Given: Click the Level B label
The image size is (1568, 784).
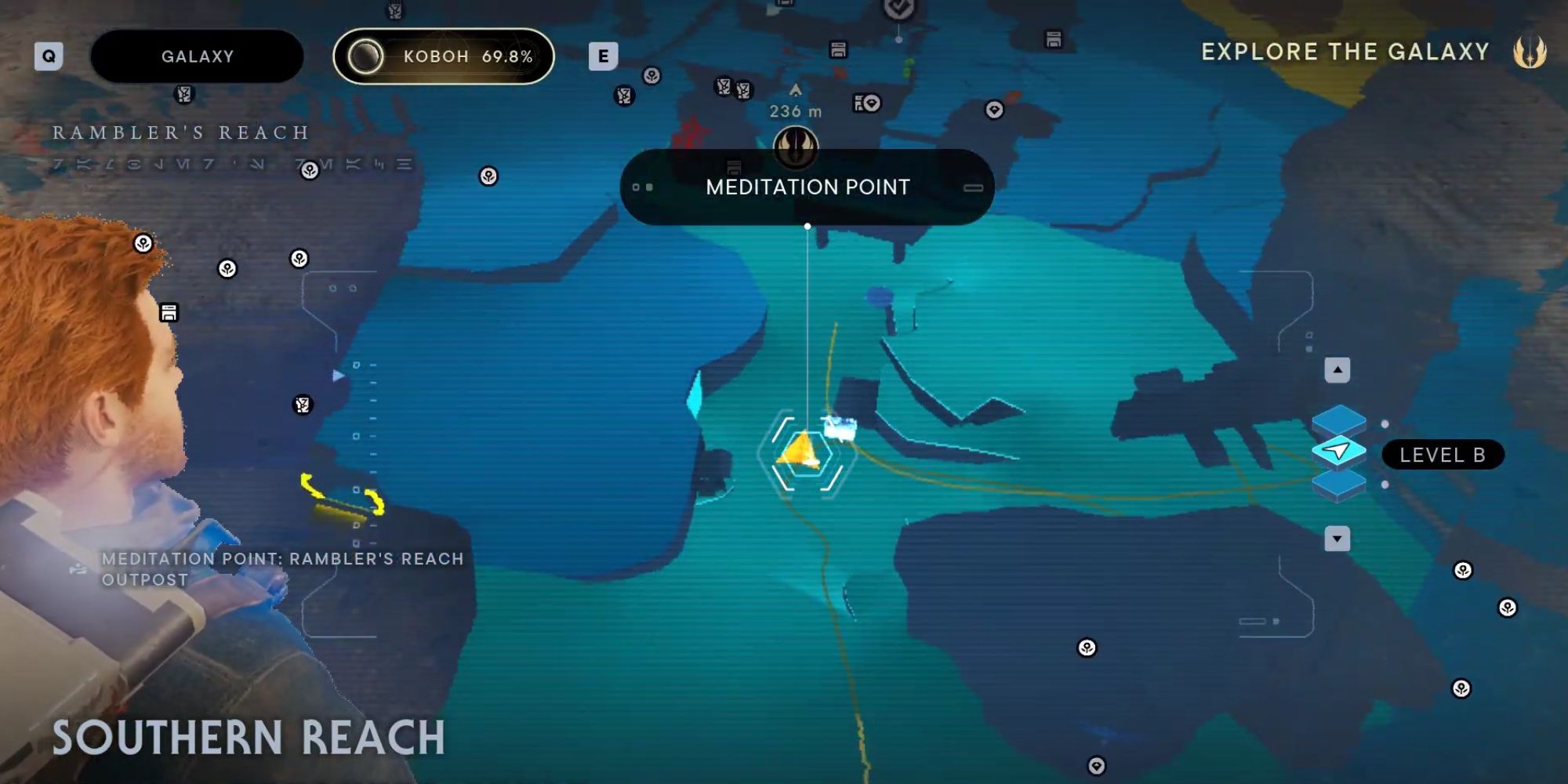Looking at the screenshot, I should (1443, 455).
